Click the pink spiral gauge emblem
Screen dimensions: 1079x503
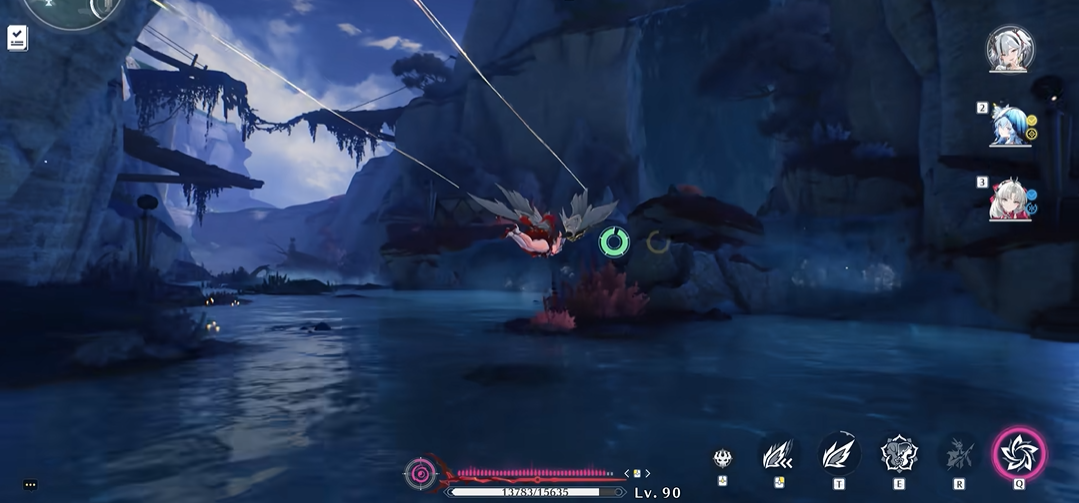[421, 472]
